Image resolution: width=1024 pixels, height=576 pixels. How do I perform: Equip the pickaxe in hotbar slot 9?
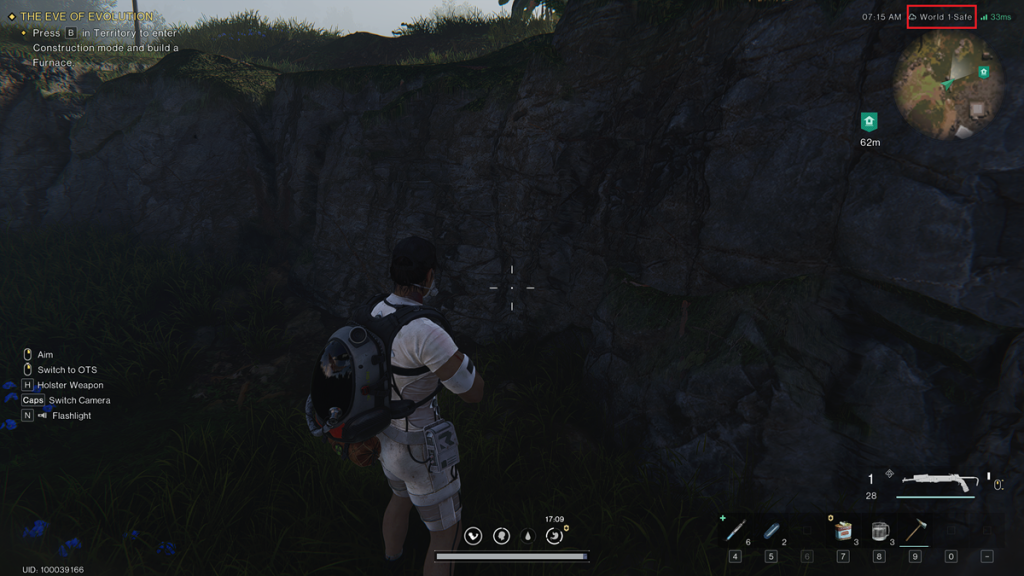pos(914,531)
